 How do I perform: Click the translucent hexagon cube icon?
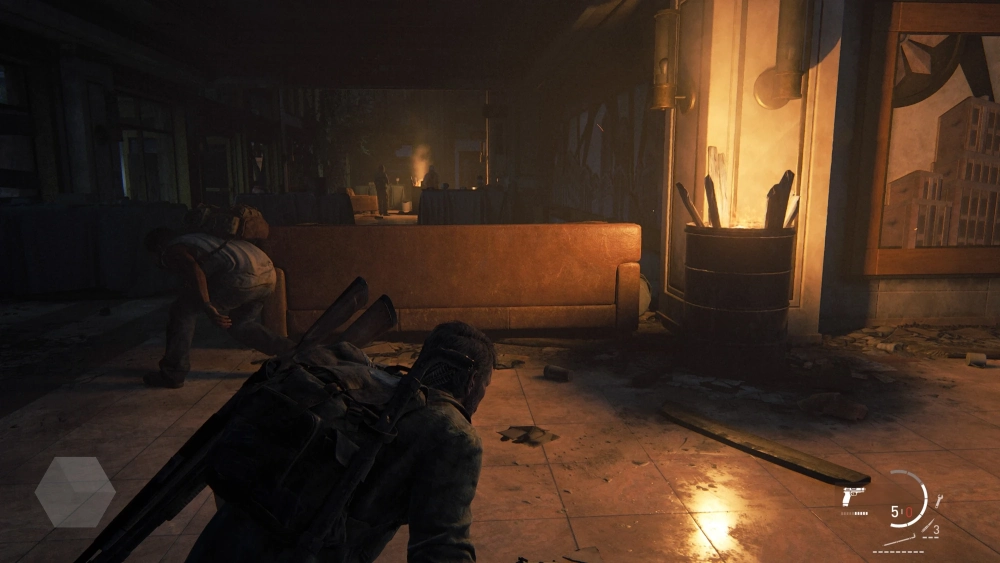coord(75,492)
